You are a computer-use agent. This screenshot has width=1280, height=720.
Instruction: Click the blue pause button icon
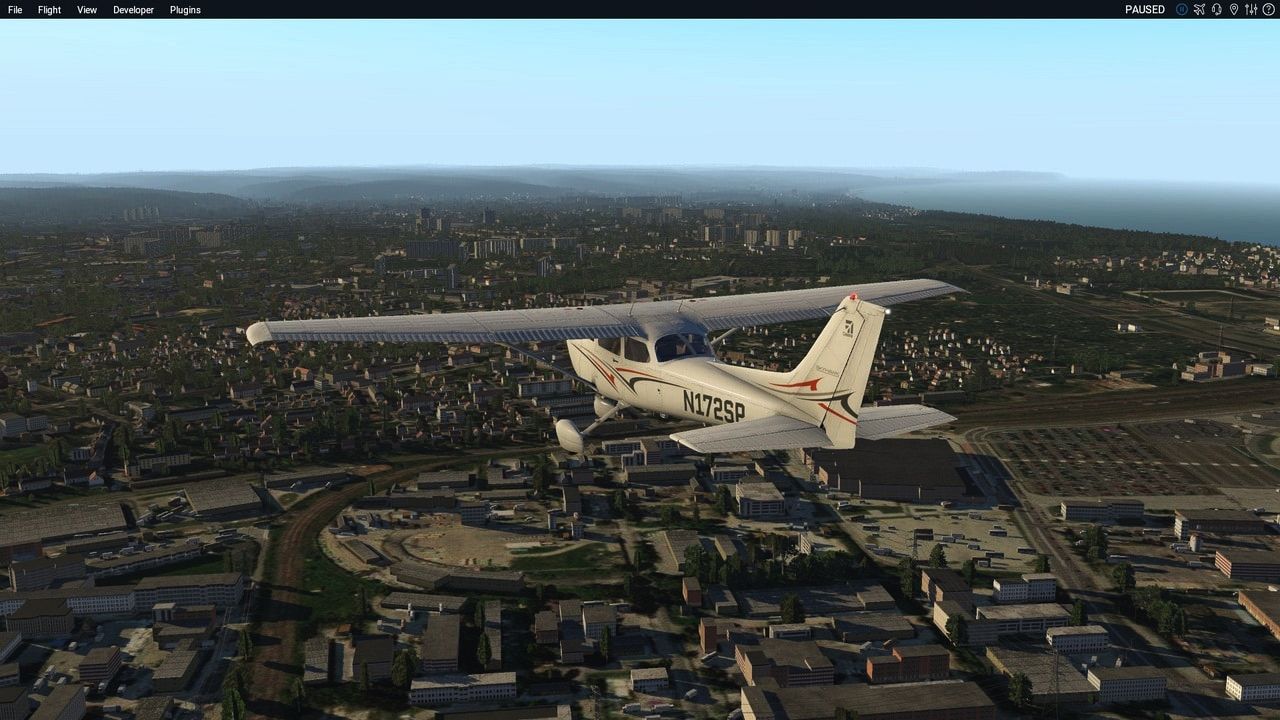tap(1182, 9)
